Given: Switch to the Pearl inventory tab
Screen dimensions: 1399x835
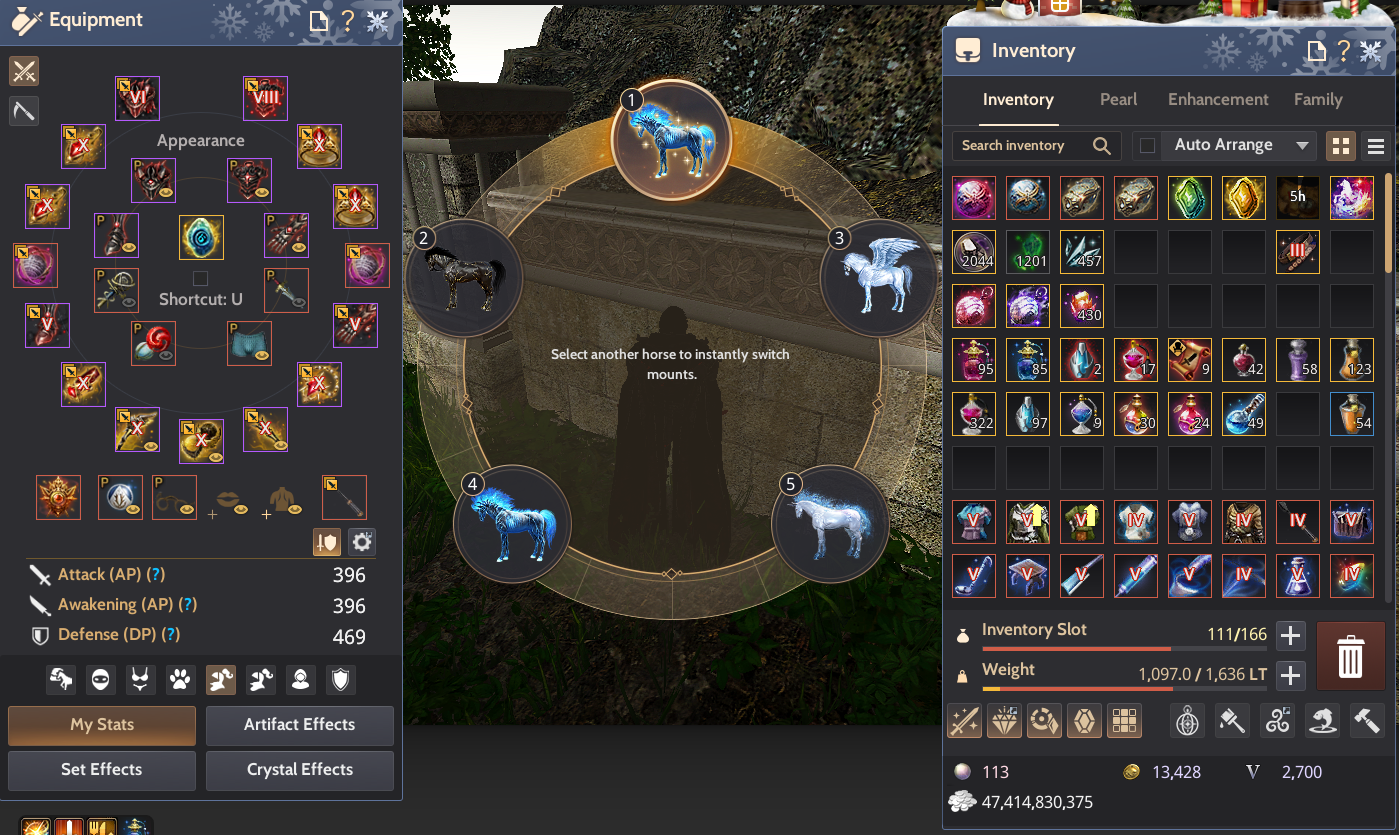Looking at the screenshot, I should (x=1118, y=100).
